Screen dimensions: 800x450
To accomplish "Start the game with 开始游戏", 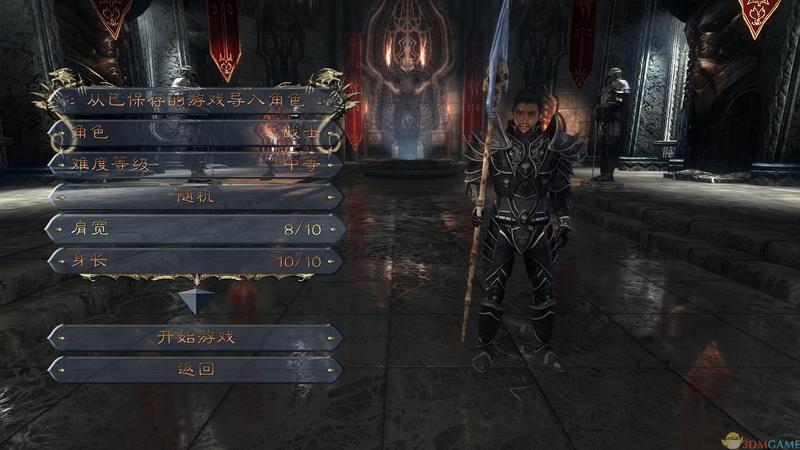I will tap(196, 337).
